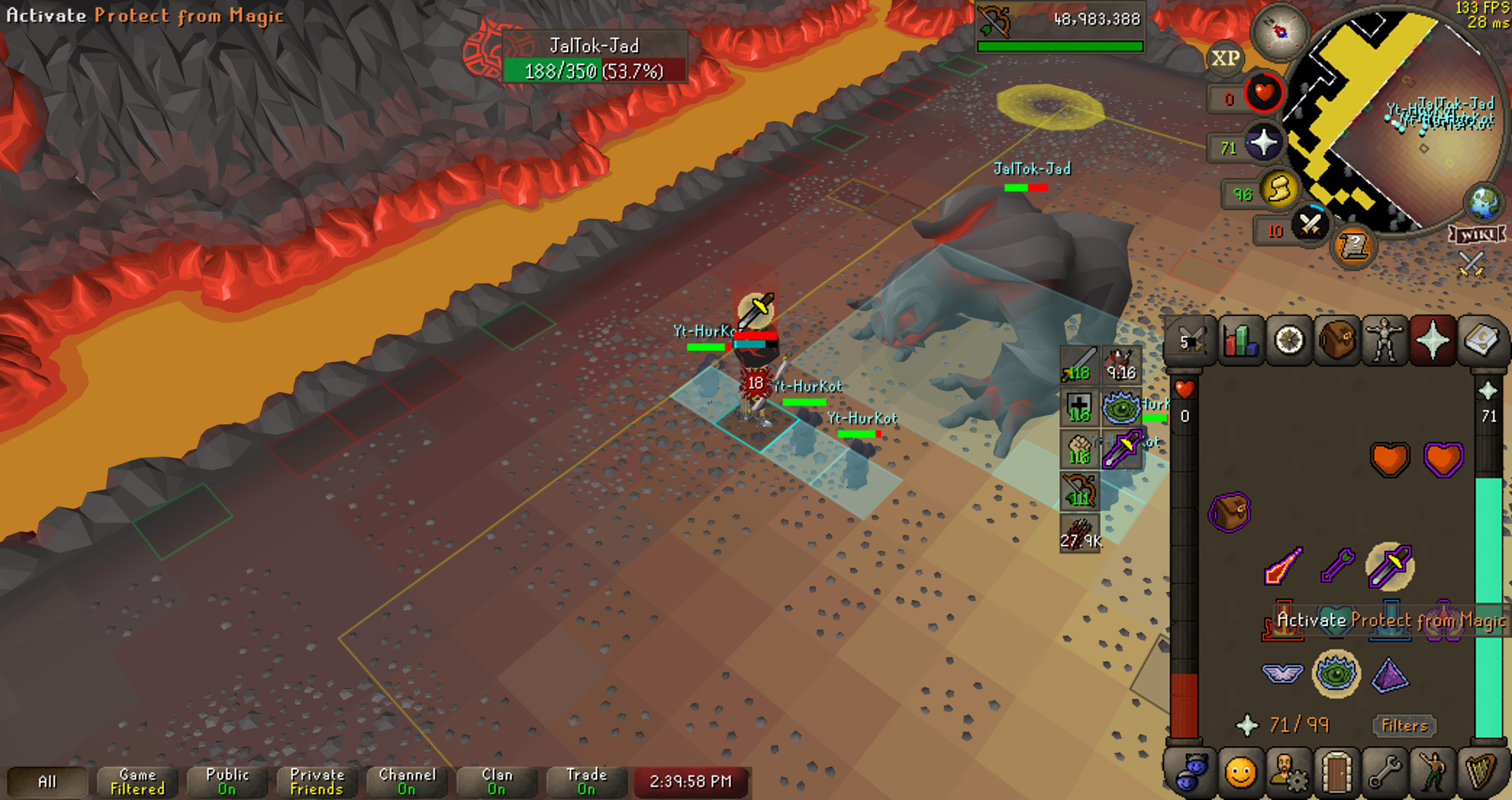Switch to the Skills bar-chart tab
Screen dimensions: 1512x800
1240,341
